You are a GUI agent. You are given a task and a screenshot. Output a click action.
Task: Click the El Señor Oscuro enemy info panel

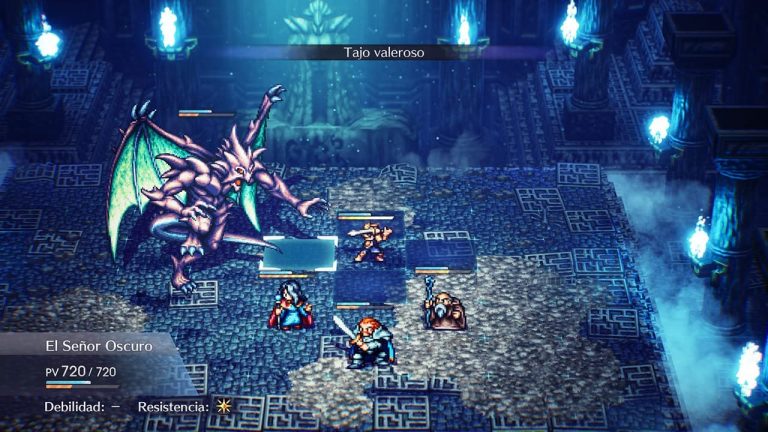pyautogui.click(x=98, y=362)
